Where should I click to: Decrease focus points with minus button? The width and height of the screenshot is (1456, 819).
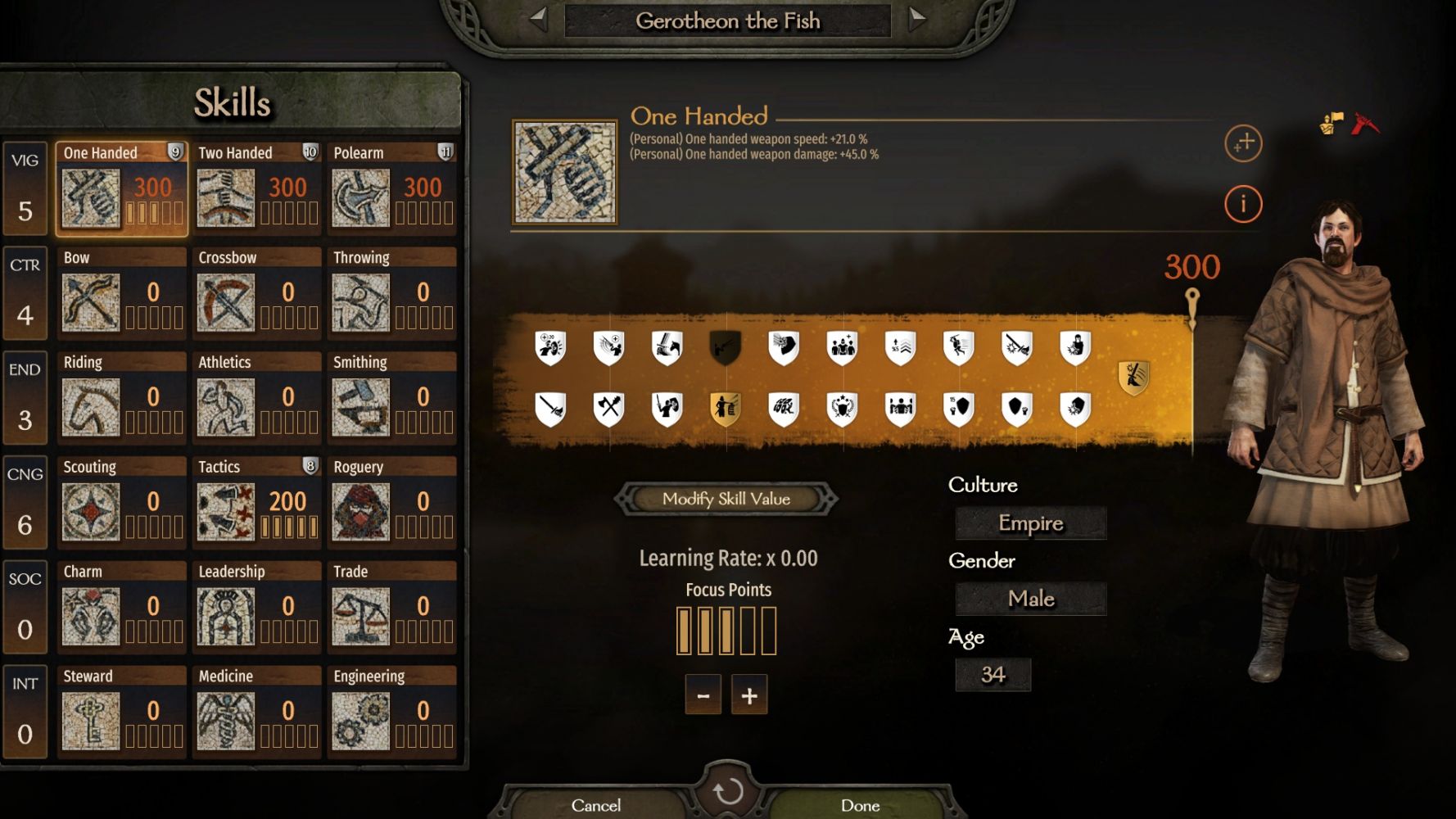[703, 695]
